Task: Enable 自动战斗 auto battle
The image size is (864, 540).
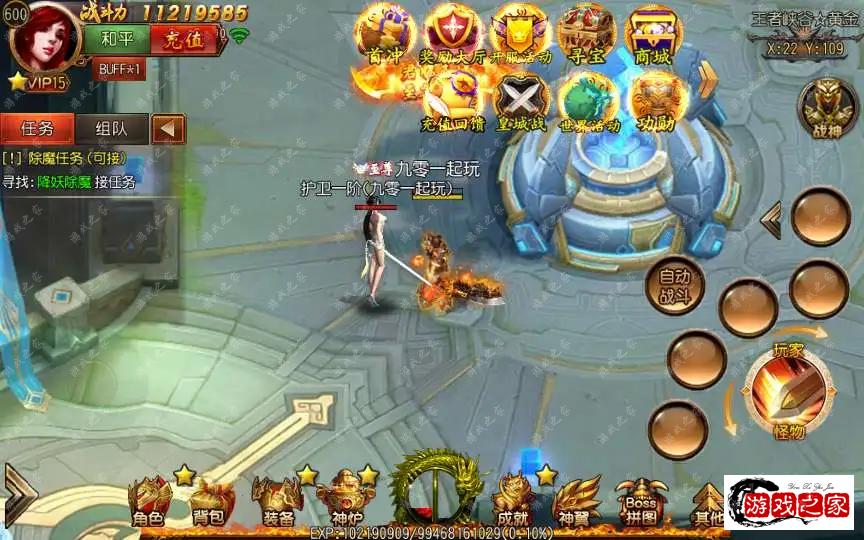Action: click(x=674, y=286)
